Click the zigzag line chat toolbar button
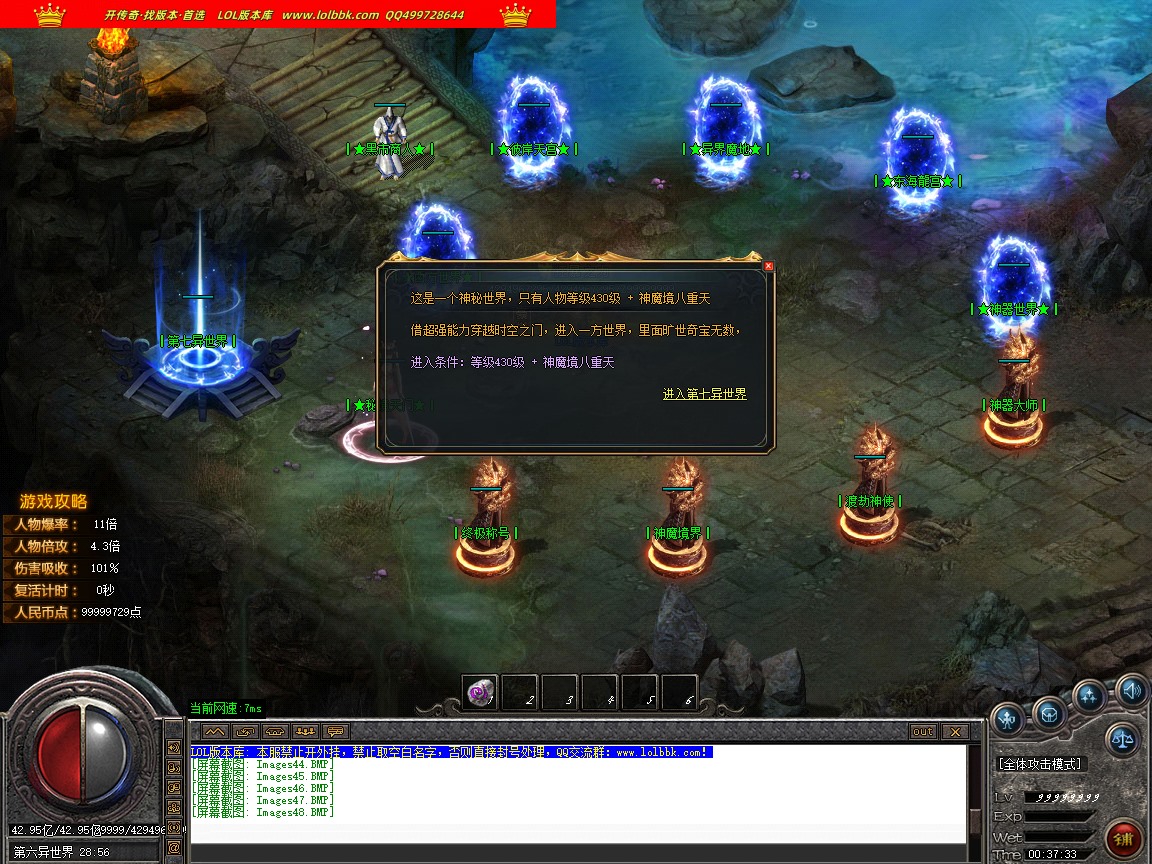The image size is (1152, 864). [215, 731]
